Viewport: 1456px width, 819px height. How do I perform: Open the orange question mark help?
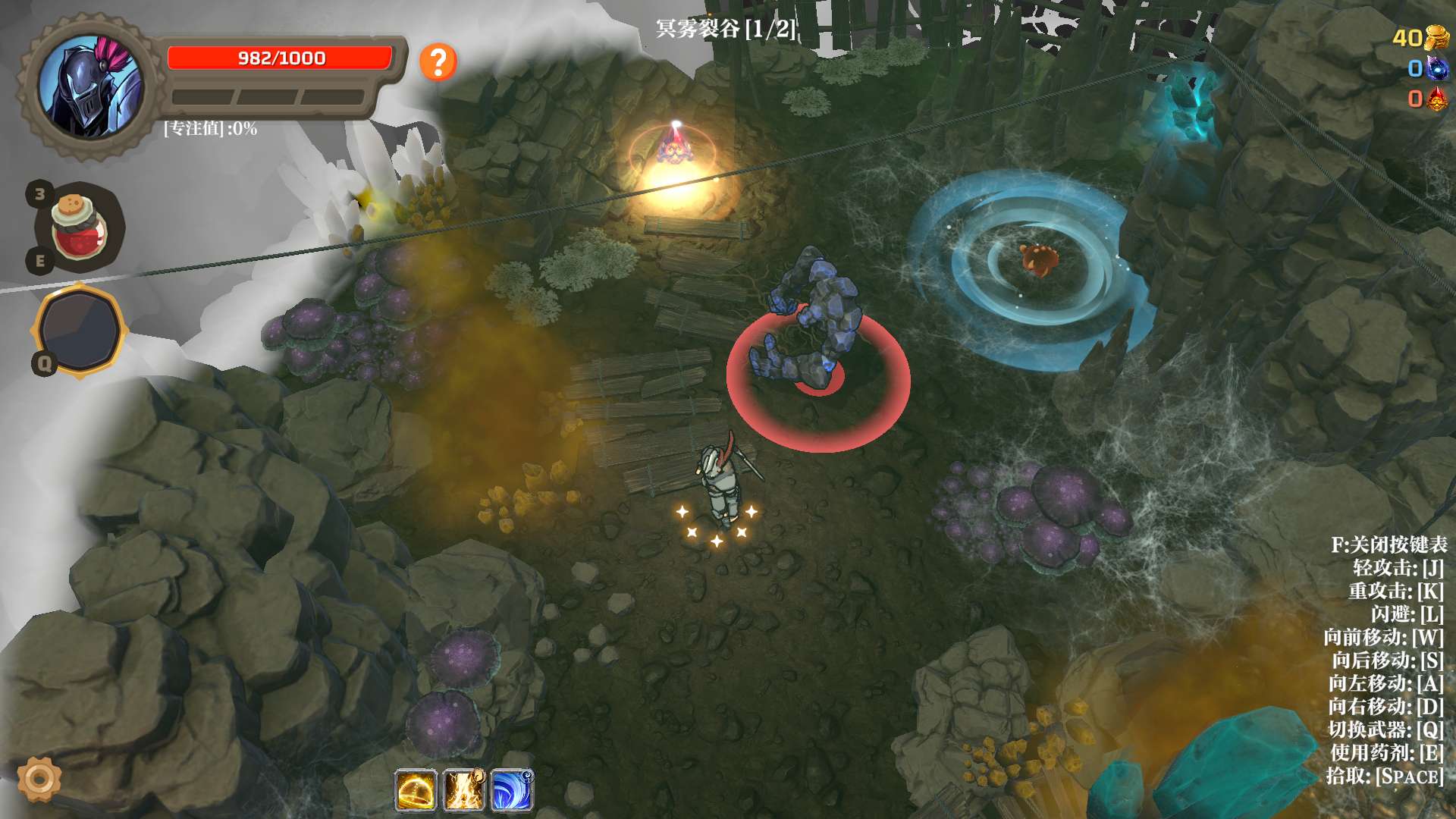pos(438,61)
